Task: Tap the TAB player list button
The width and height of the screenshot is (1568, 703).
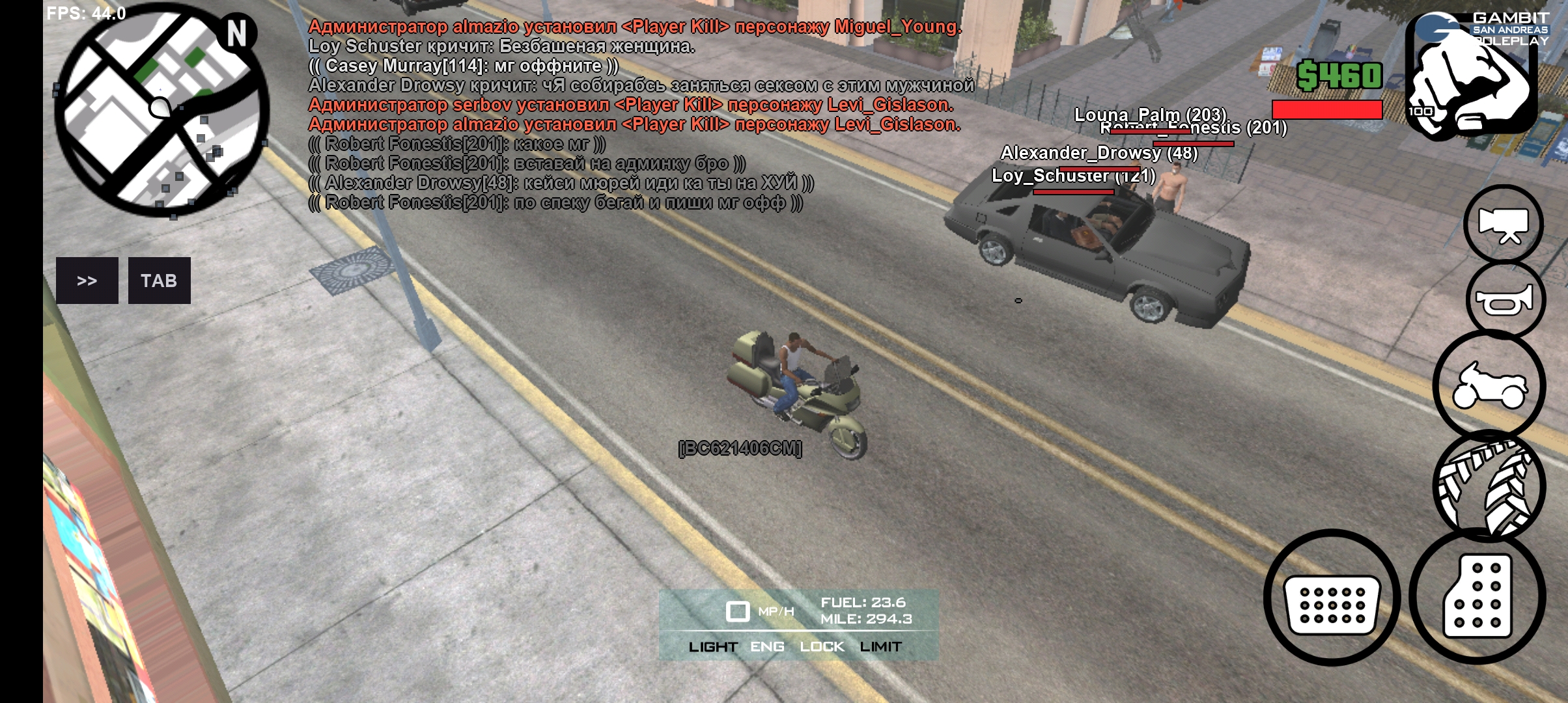Action: click(159, 281)
